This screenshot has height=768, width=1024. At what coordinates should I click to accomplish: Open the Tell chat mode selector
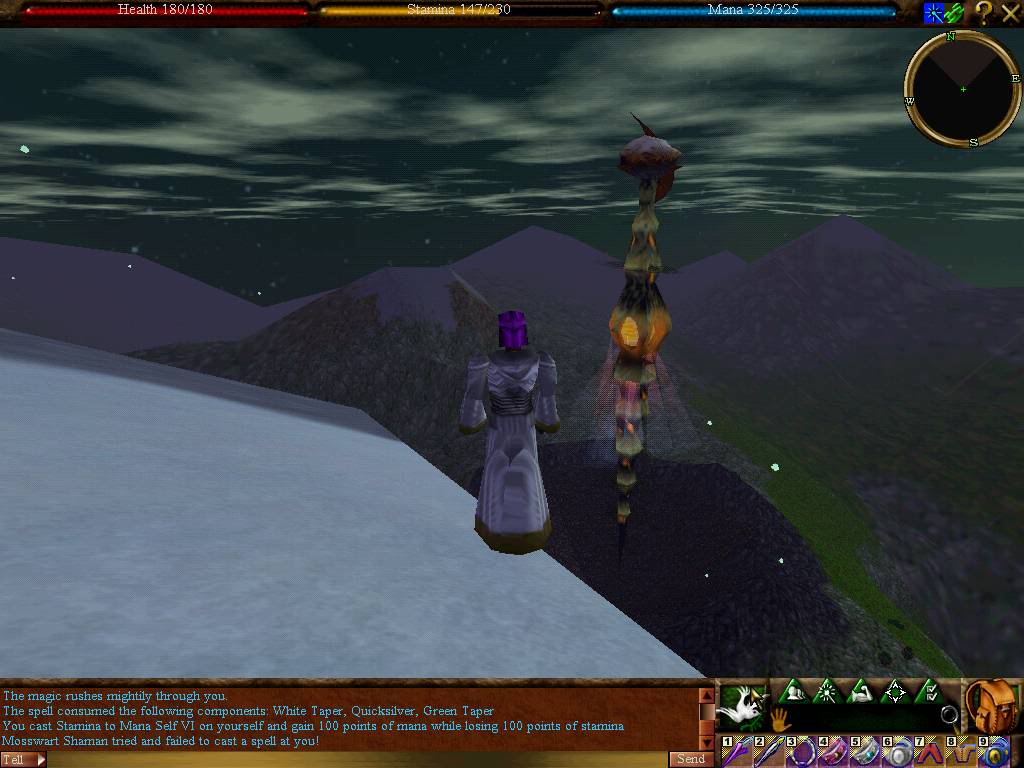click(x=23, y=759)
